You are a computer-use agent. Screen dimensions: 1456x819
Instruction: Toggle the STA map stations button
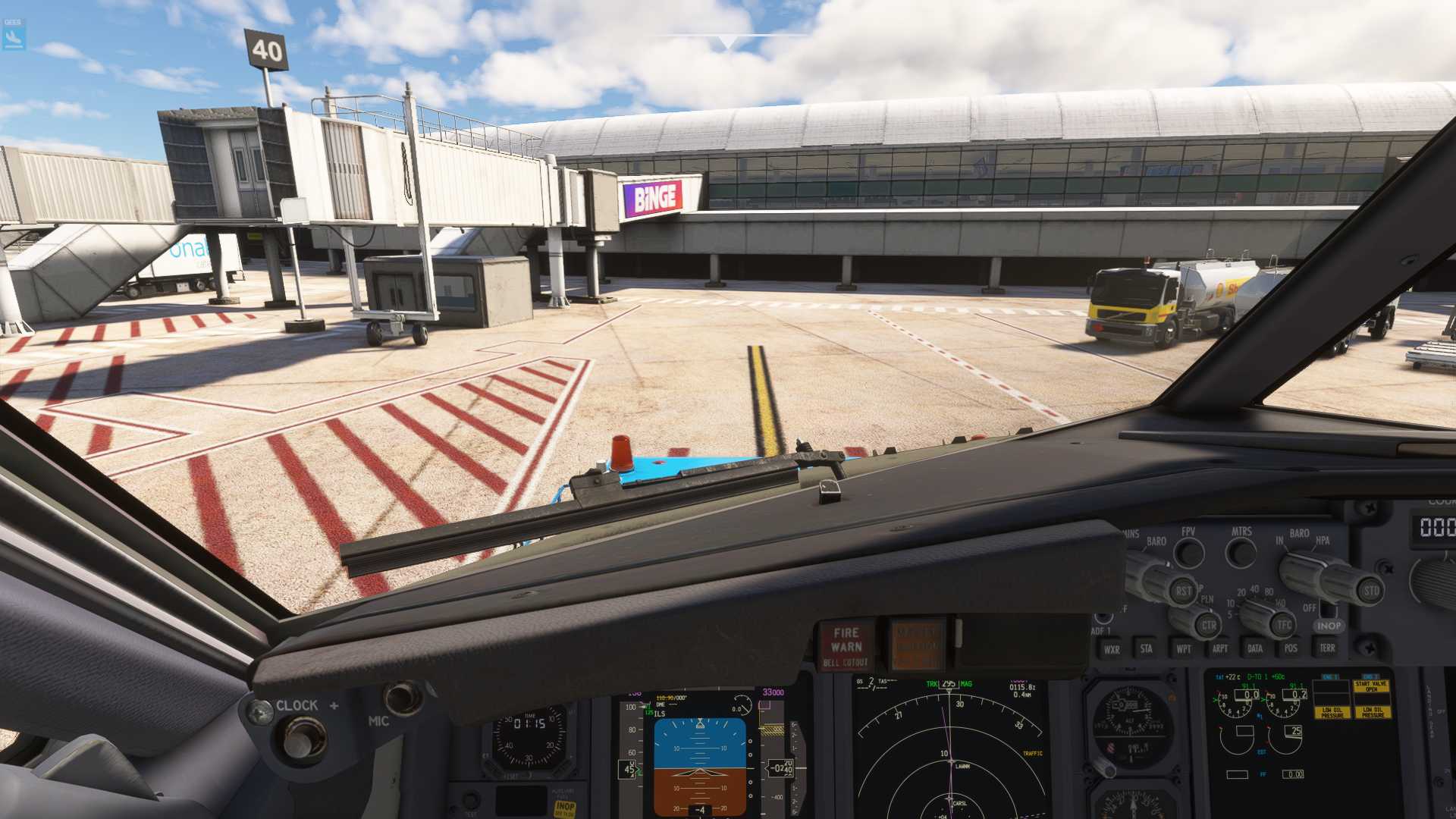1147,648
